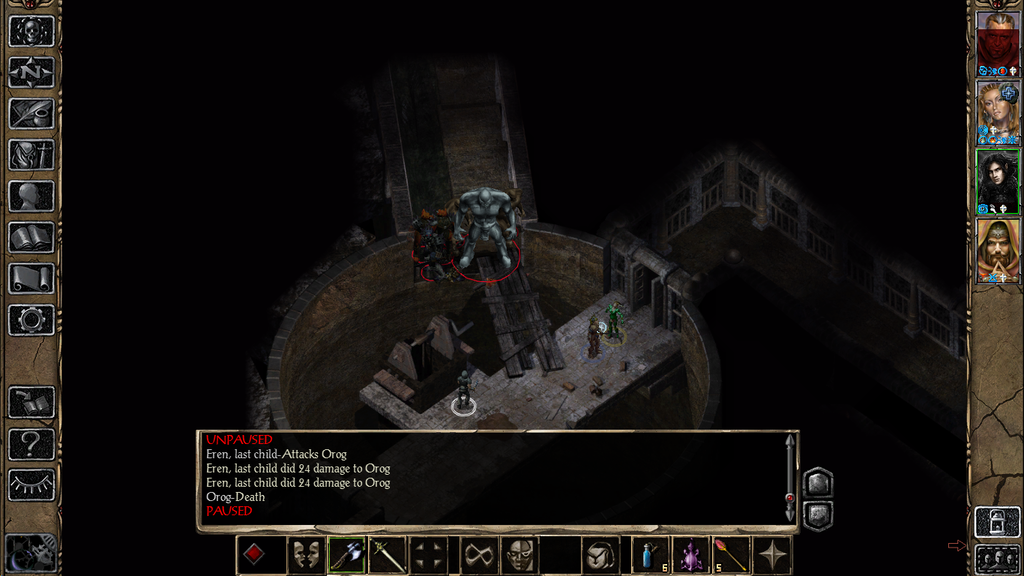Open the journal with the quill button
The height and width of the screenshot is (576, 1024).
(31, 113)
